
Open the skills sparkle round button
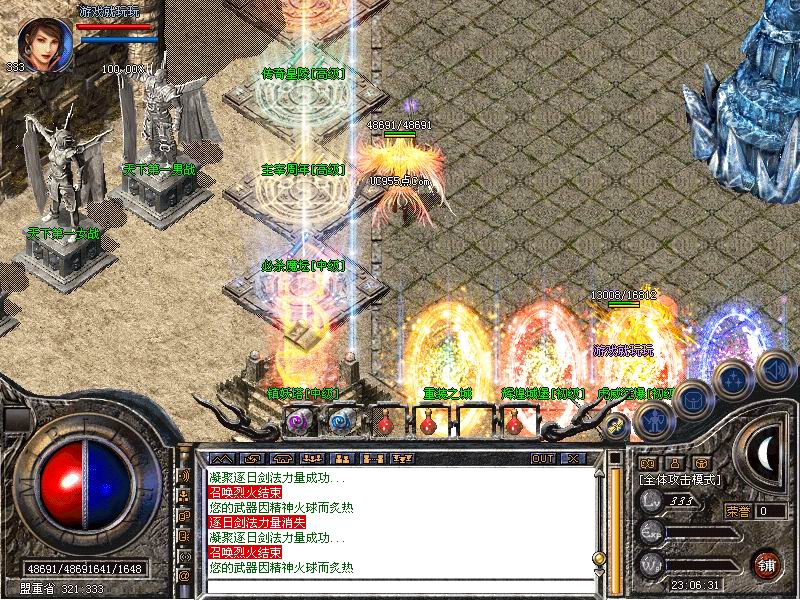tap(733, 379)
